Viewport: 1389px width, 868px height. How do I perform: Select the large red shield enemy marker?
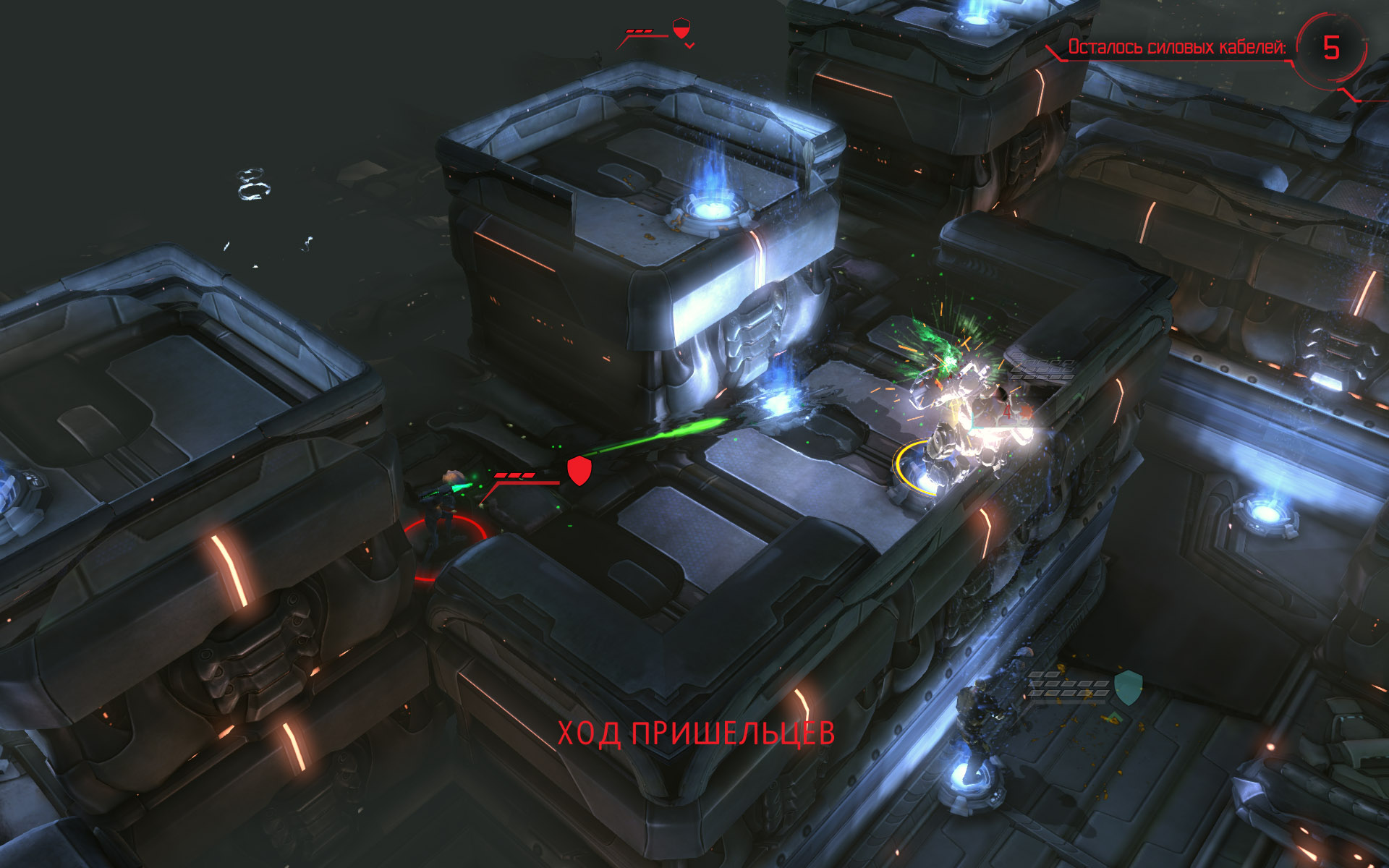pos(579,470)
